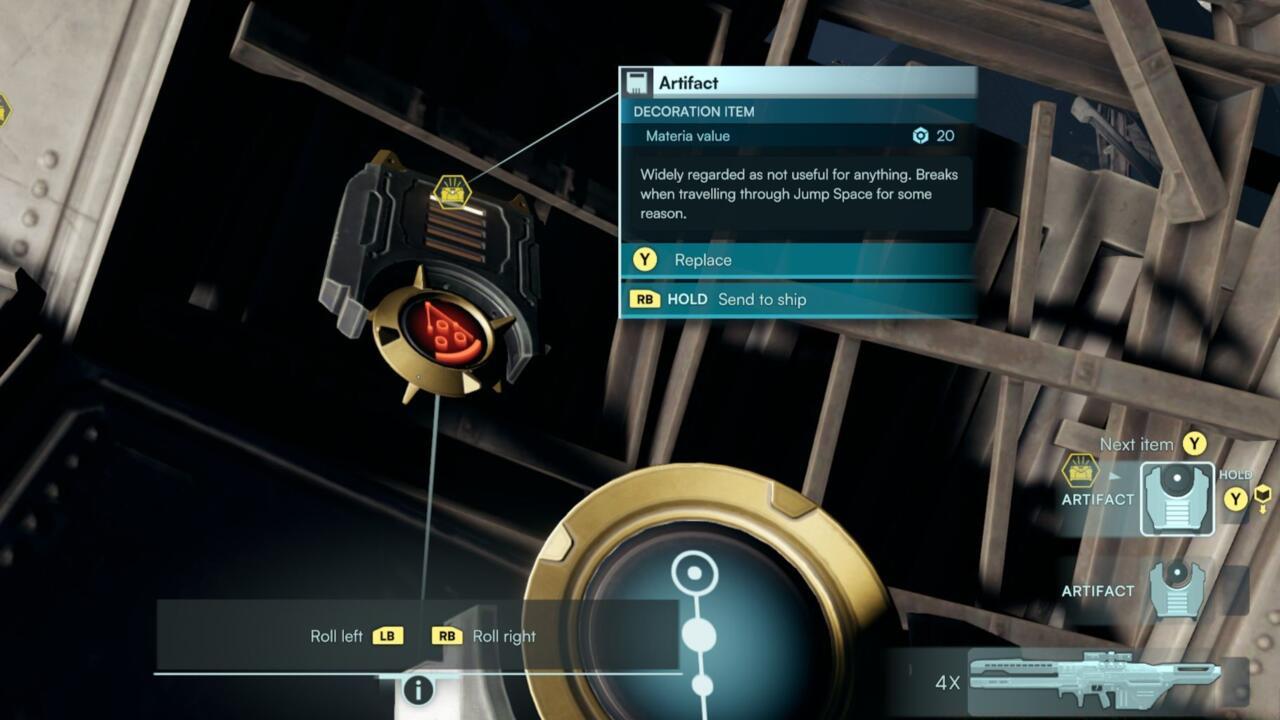1280x720 pixels.
Task: Click the yellow Artifact hexagon marker on the device
Action: pyautogui.click(x=452, y=194)
